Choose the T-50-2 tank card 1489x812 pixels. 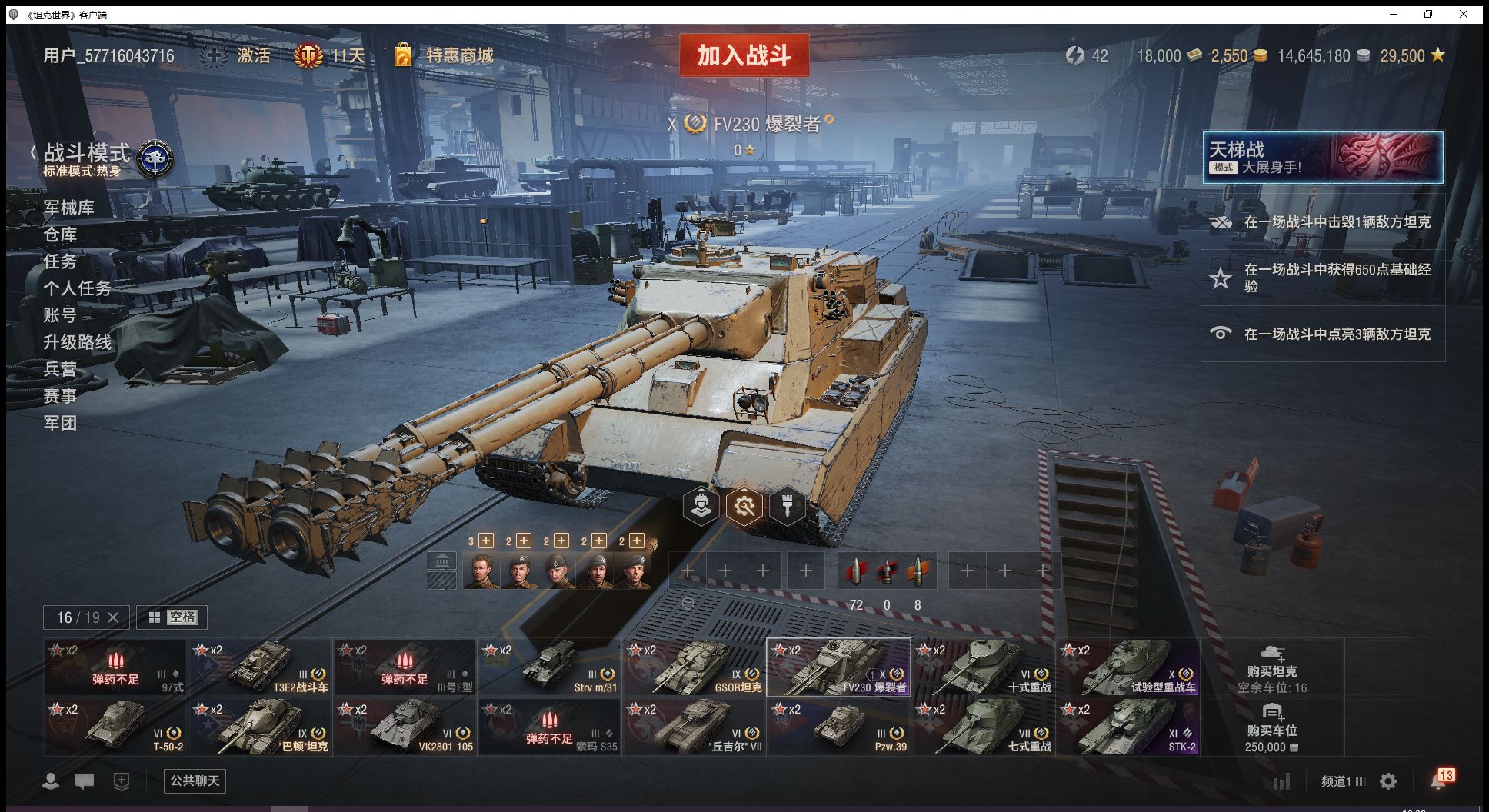tap(115, 727)
